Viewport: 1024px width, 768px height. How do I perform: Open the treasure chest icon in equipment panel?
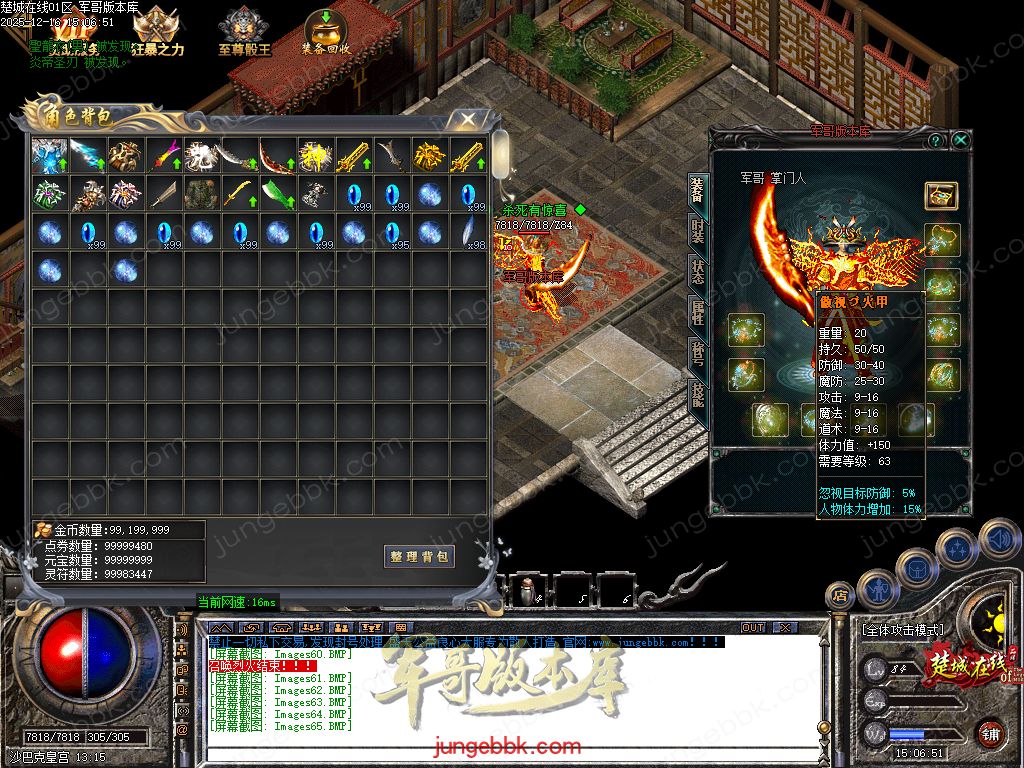coord(940,195)
